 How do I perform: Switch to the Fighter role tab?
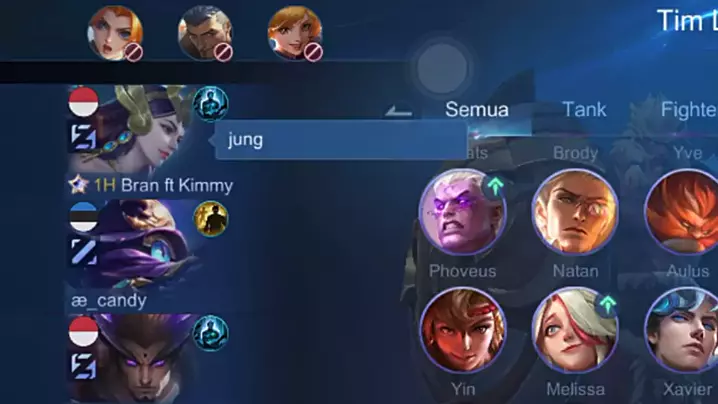pos(688,109)
